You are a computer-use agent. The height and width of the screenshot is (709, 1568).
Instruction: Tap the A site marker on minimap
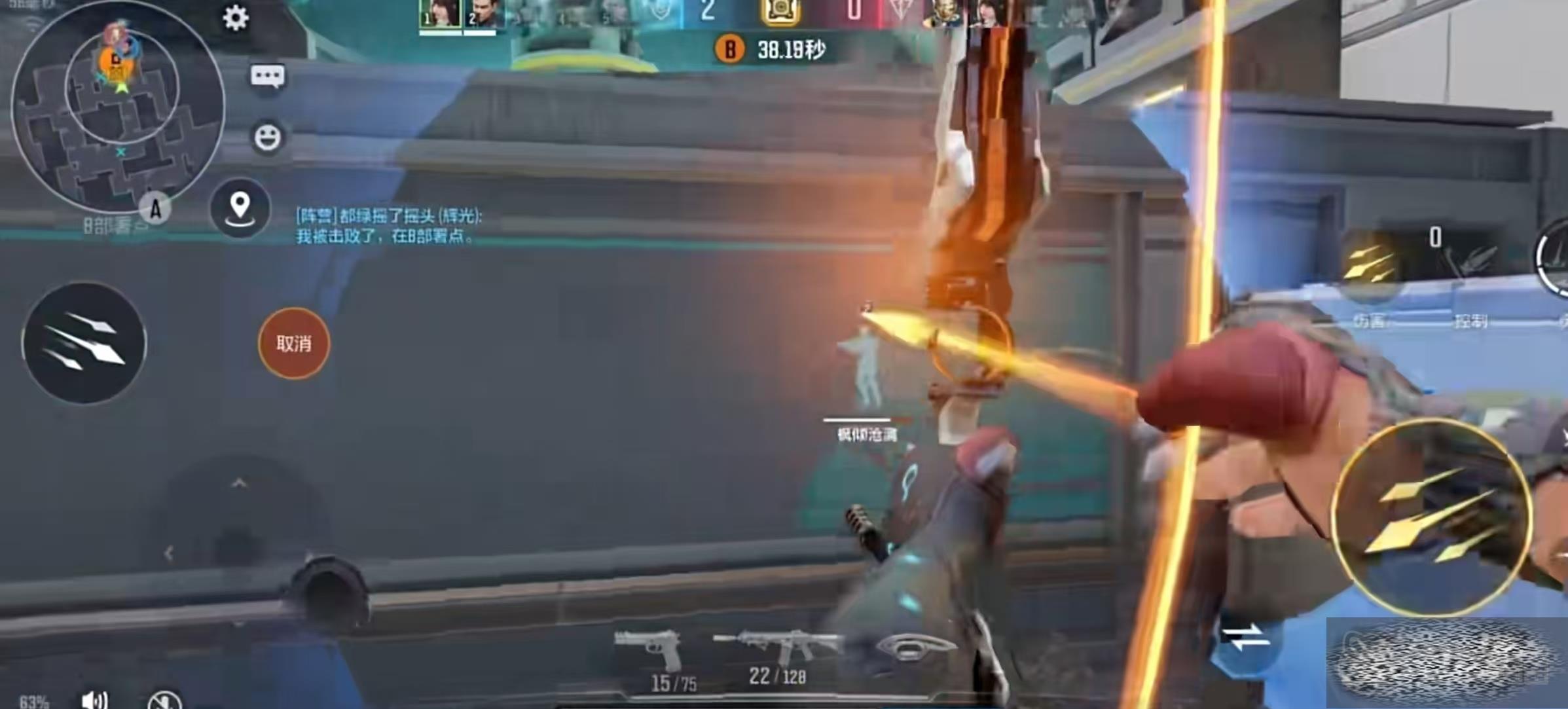point(155,209)
